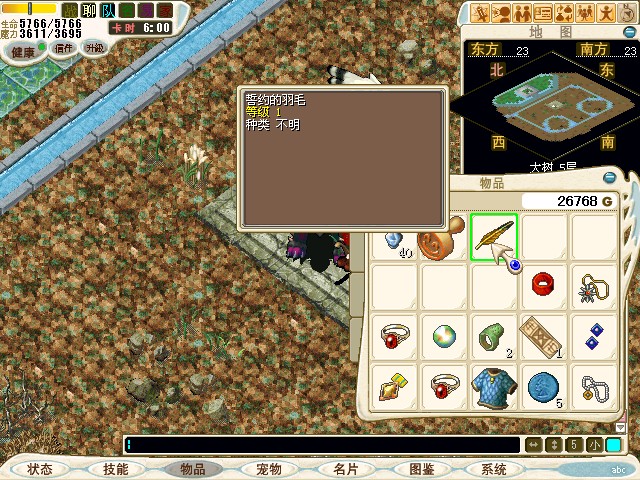Open the 名片 name card menu
Screen dimensions: 640x480
[345, 469]
